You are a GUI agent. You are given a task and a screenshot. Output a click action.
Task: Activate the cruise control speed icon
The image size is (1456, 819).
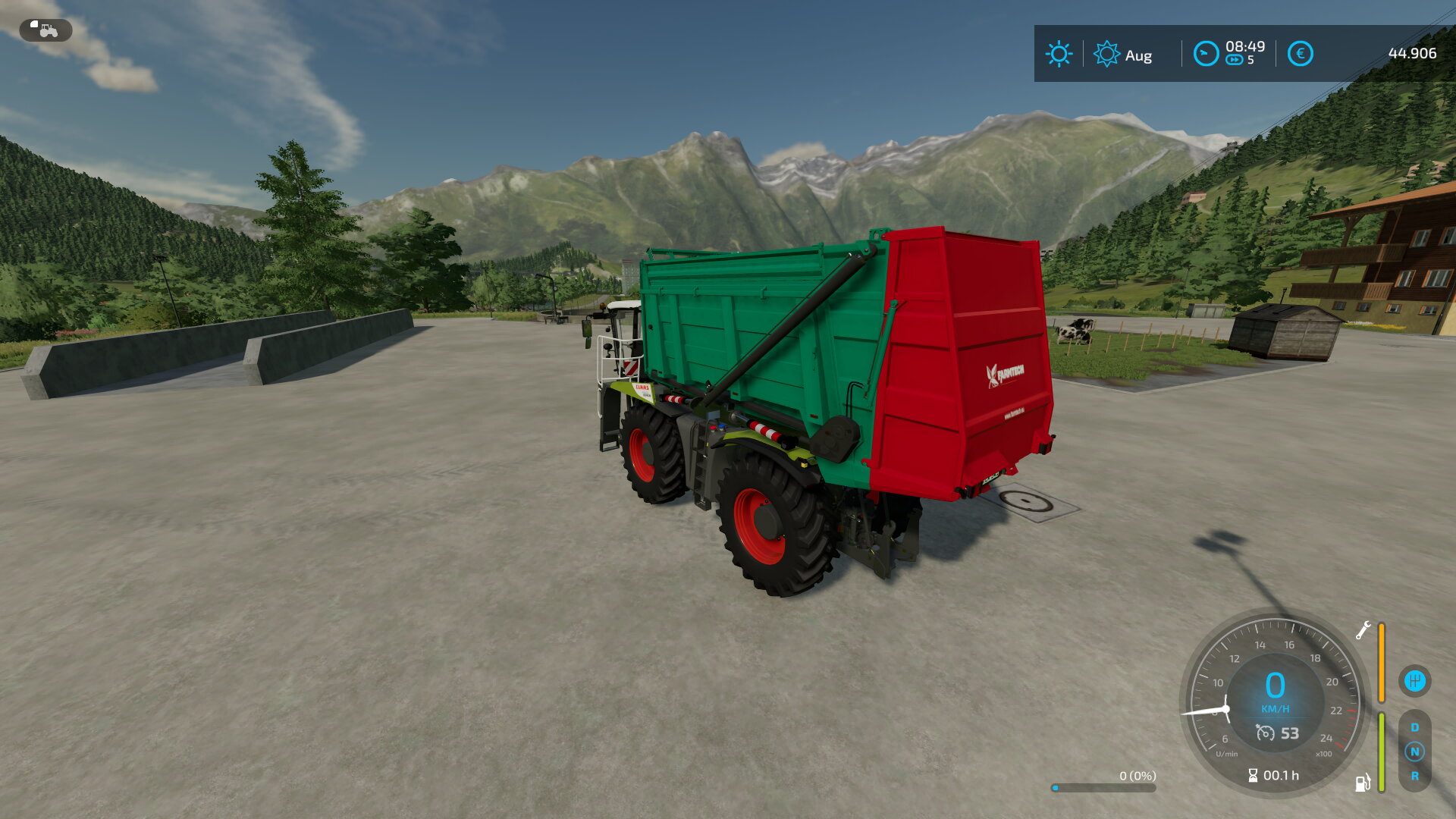[x=1265, y=733]
